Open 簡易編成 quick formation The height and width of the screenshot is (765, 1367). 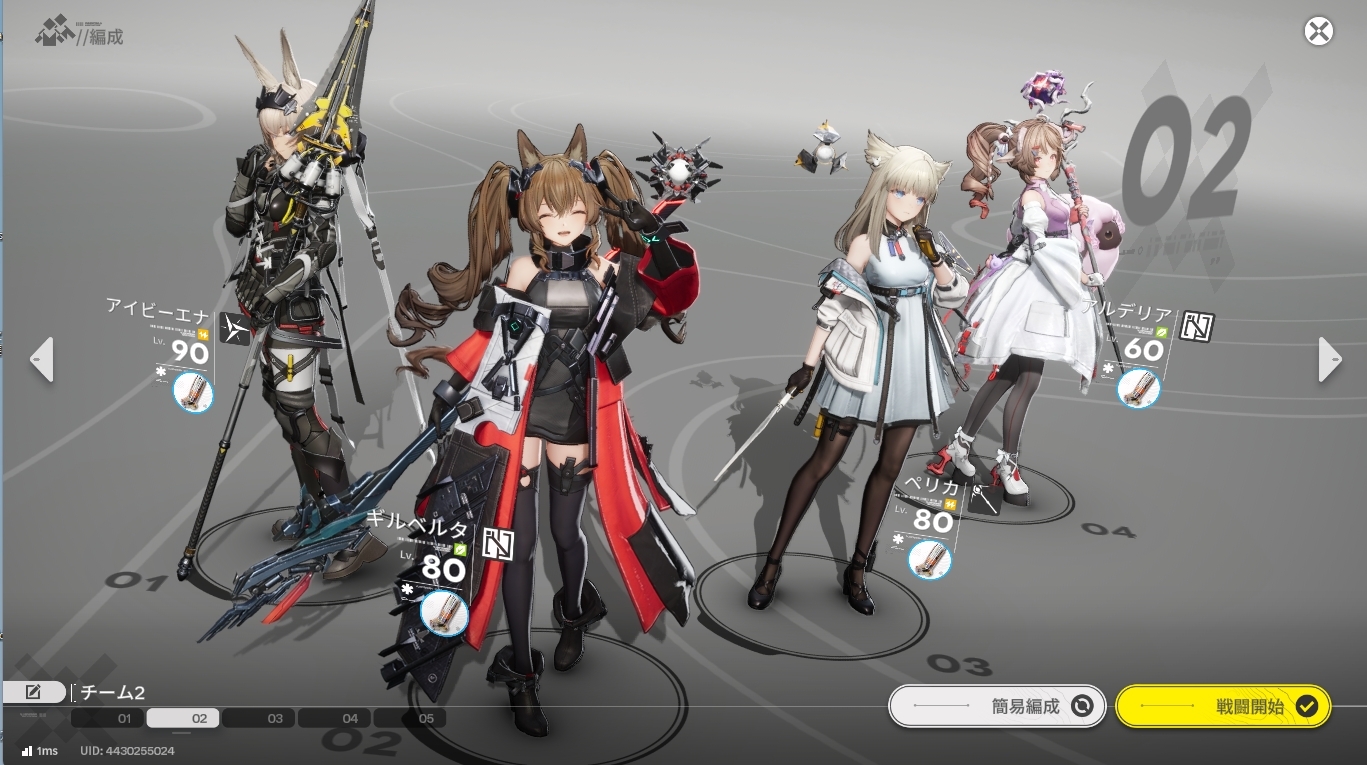[x=997, y=706]
